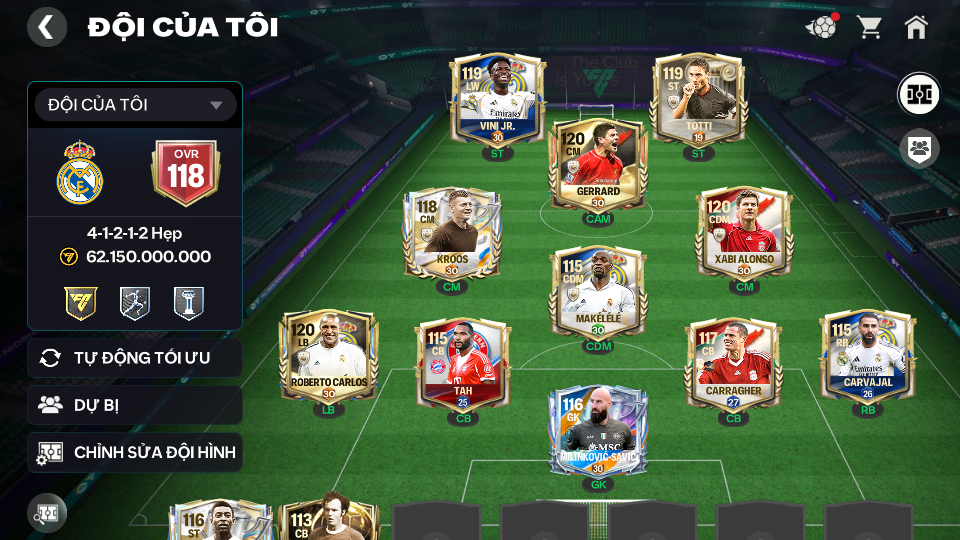The image size is (960, 540).
Task: Select the Milinković-Savić goalkeeper card
Action: [x=598, y=432]
